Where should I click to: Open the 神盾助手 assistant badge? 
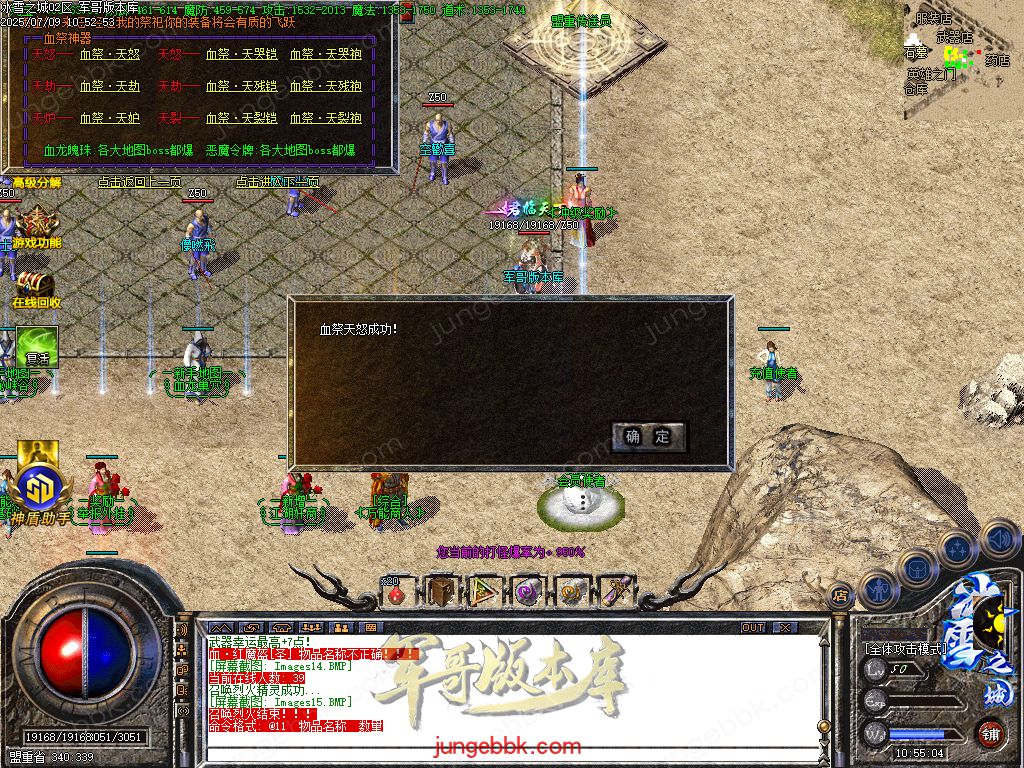point(40,487)
